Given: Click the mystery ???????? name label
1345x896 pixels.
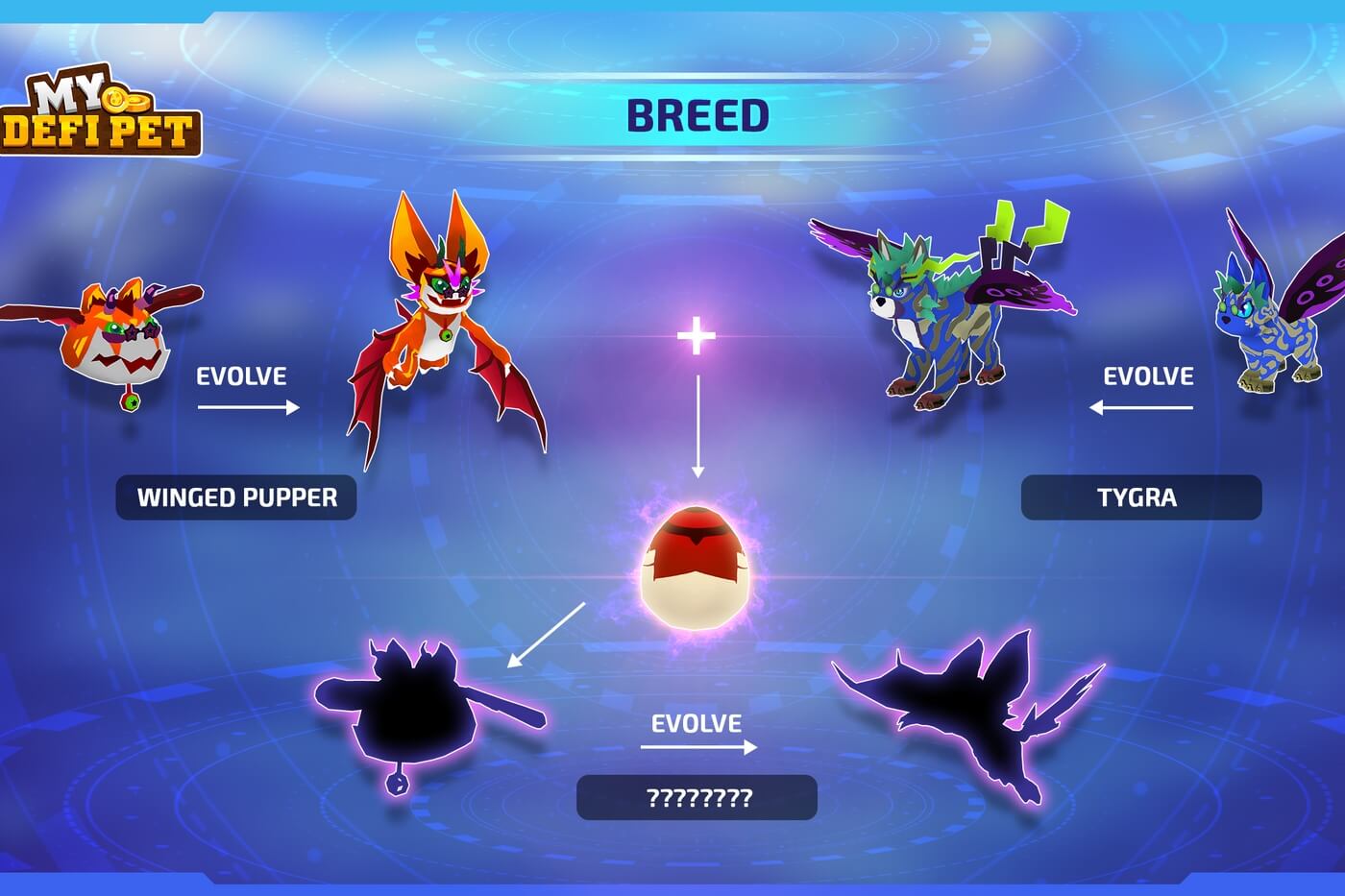Looking at the screenshot, I should pyautogui.click(x=697, y=797).
